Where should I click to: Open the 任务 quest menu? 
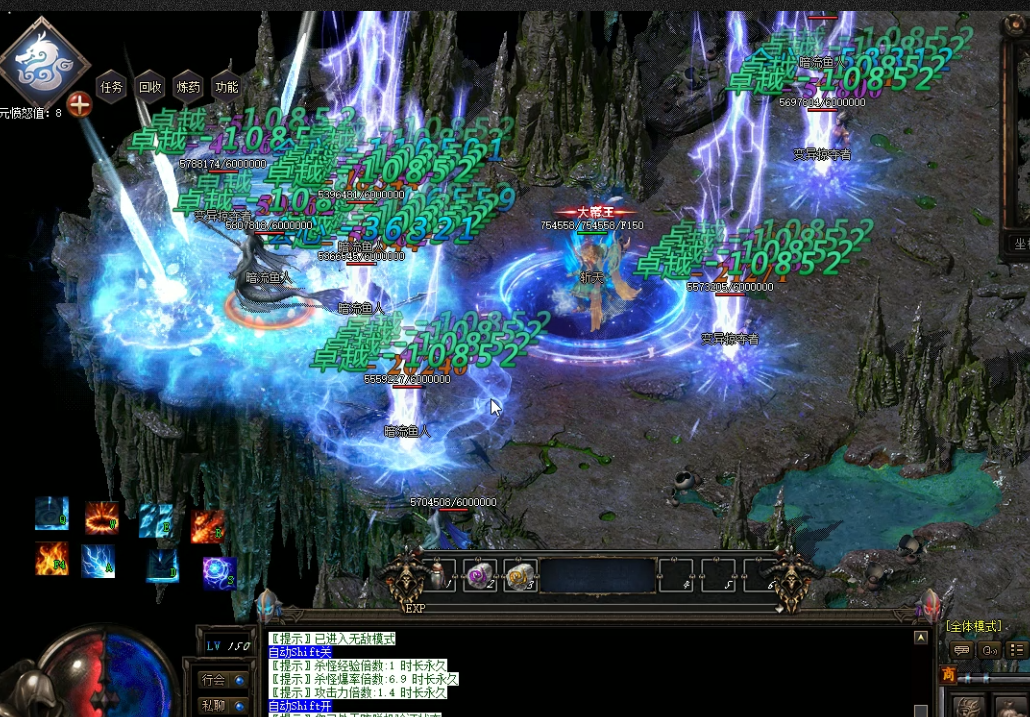click(110, 87)
